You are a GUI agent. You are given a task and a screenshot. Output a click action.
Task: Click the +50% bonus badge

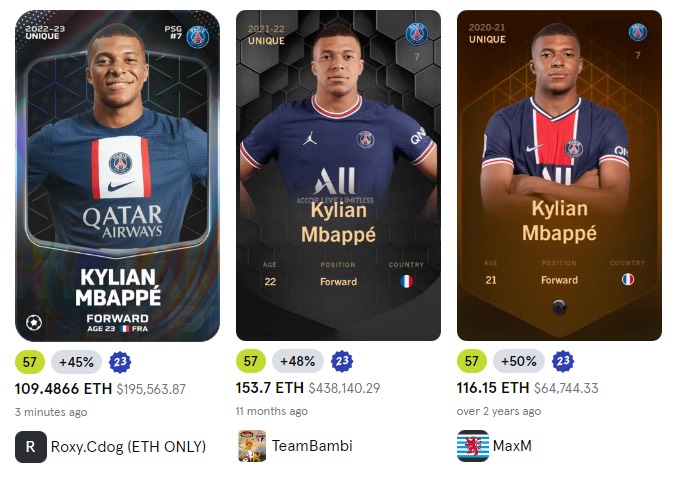518,361
